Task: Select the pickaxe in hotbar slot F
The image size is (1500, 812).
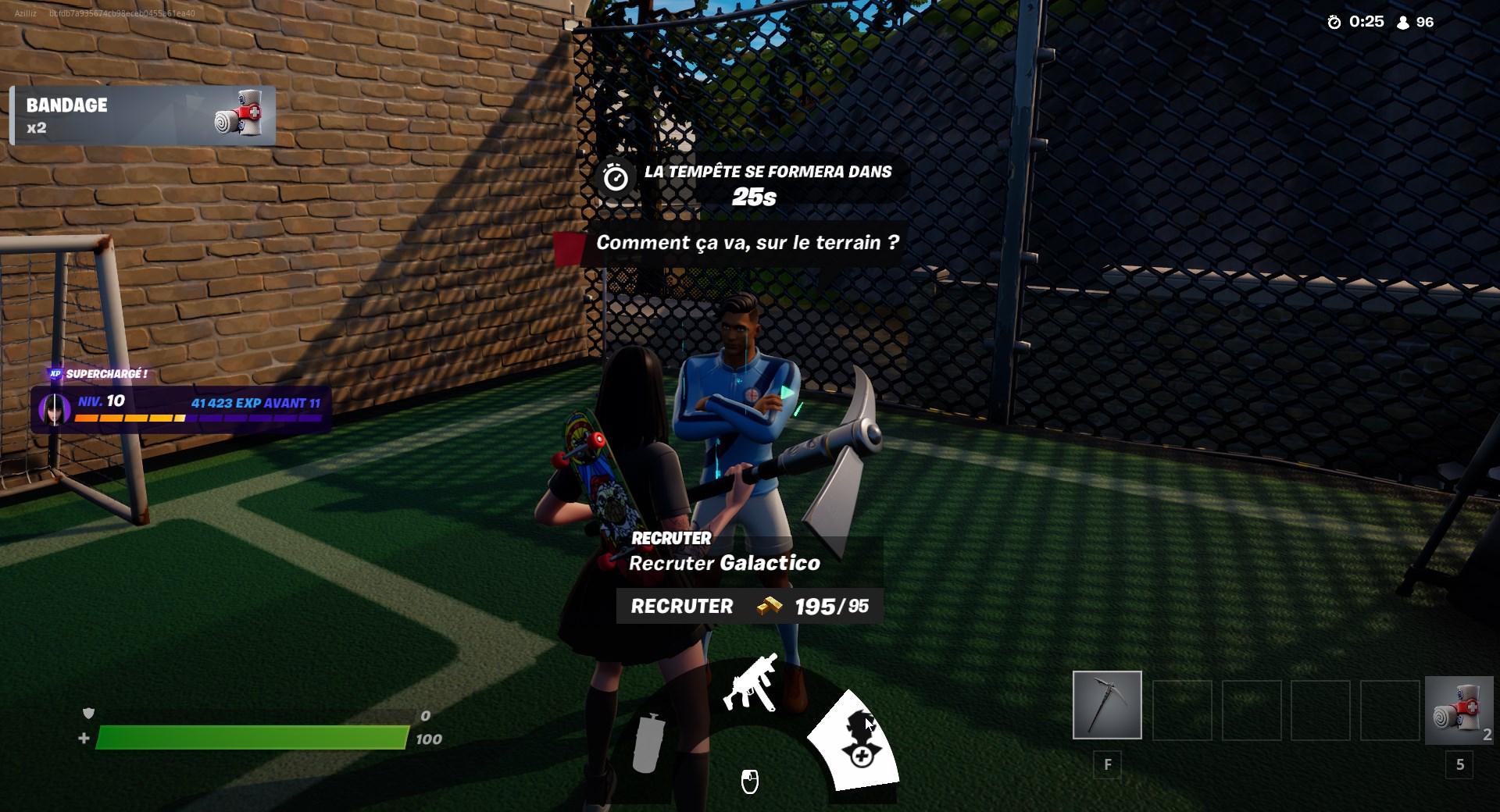Action: tap(1106, 704)
